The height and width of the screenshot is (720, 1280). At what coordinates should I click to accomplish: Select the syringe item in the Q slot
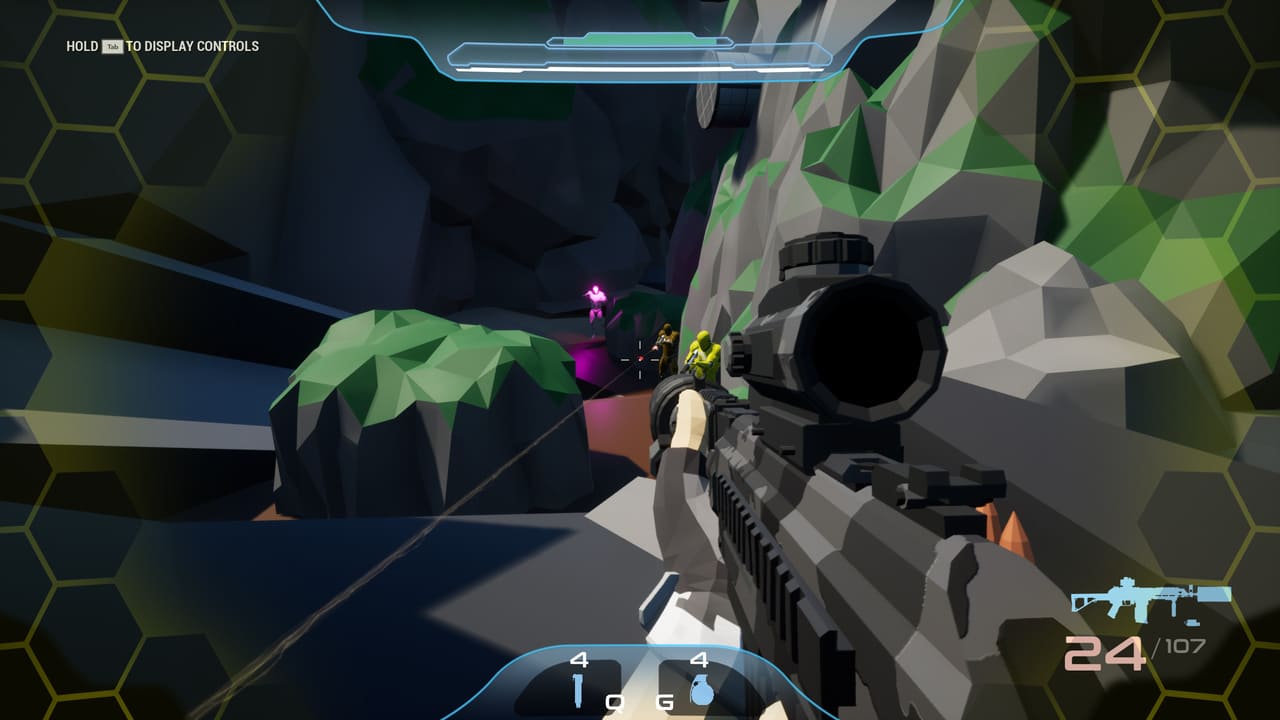click(578, 690)
